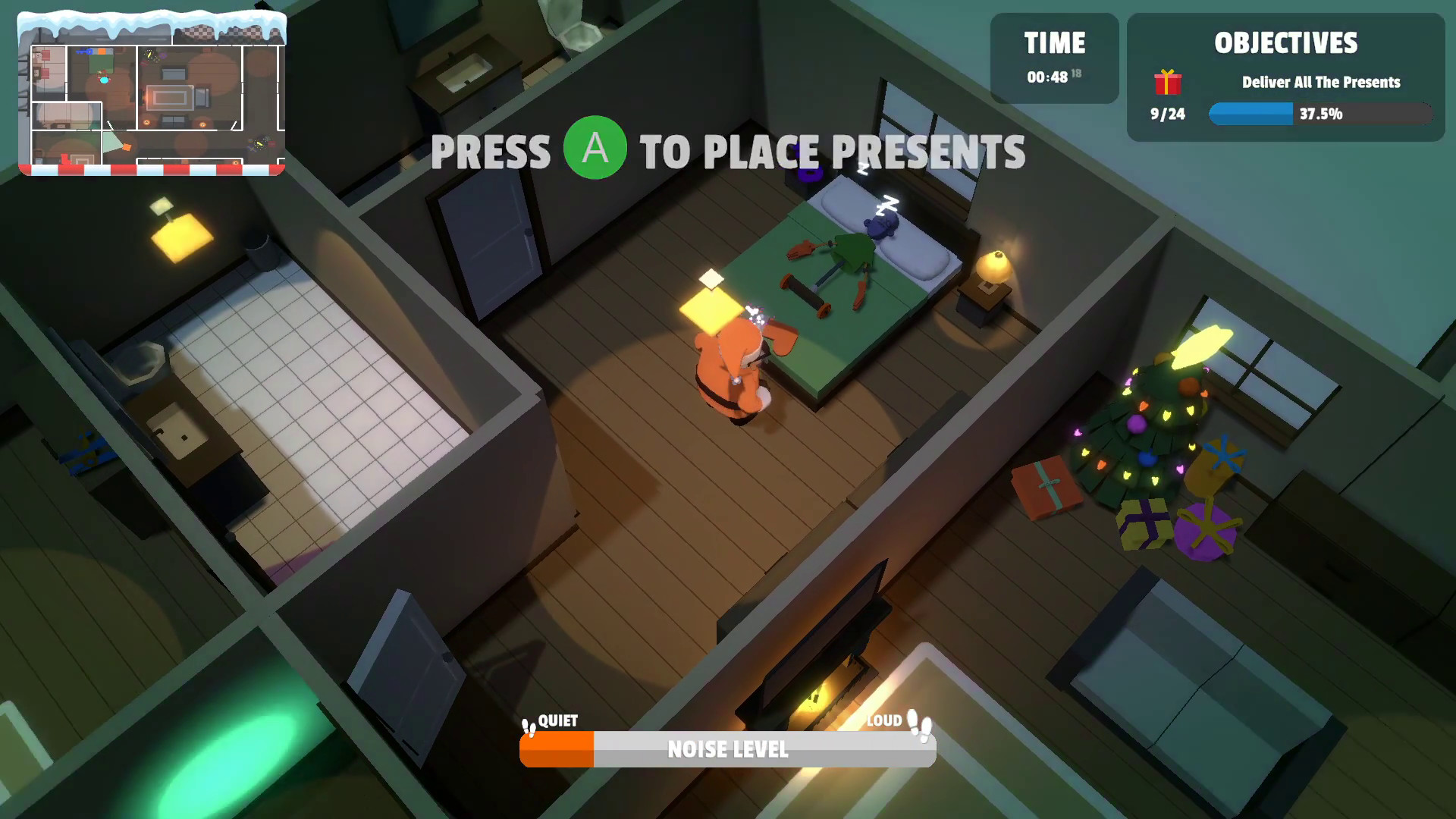Click the 37.5% progress bar
The image size is (1456, 819).
[x=1320, y=115]
